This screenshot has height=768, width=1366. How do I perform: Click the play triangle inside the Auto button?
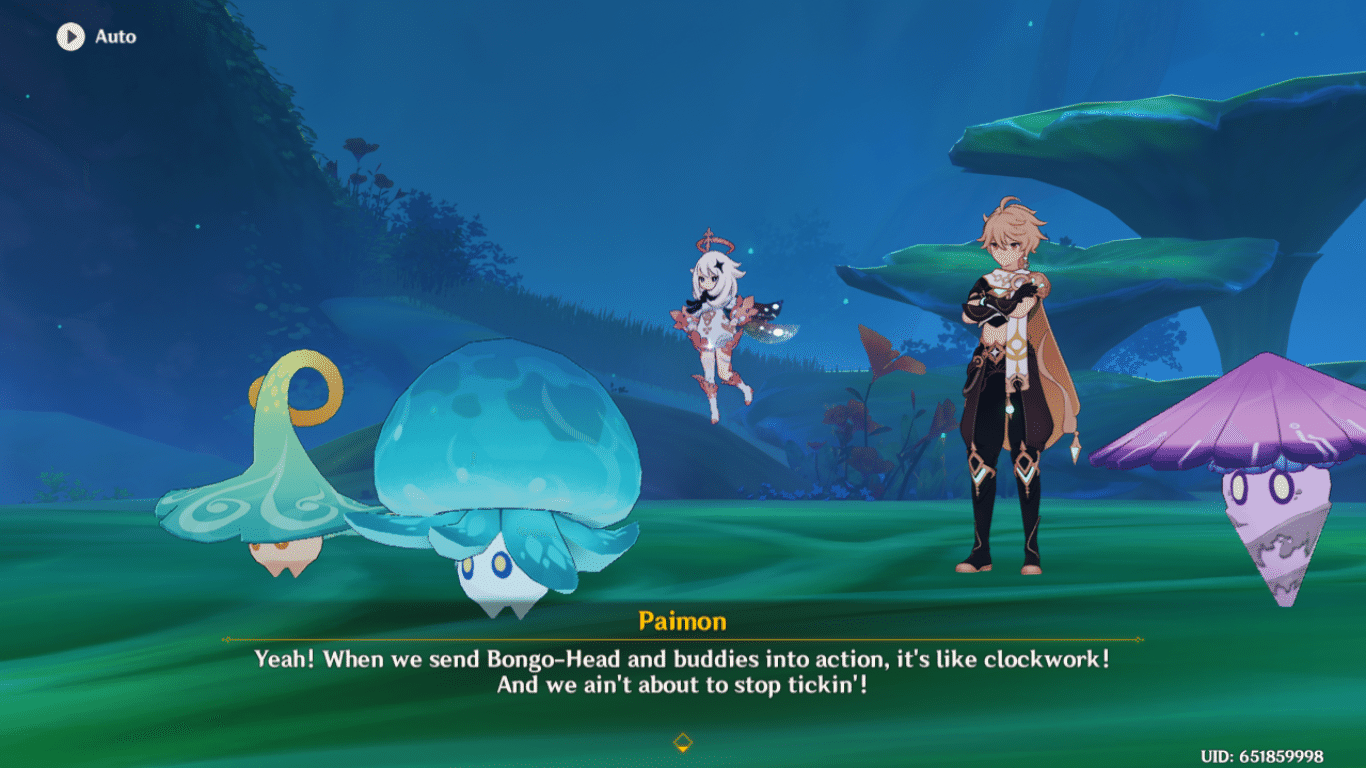coord(70,37)
